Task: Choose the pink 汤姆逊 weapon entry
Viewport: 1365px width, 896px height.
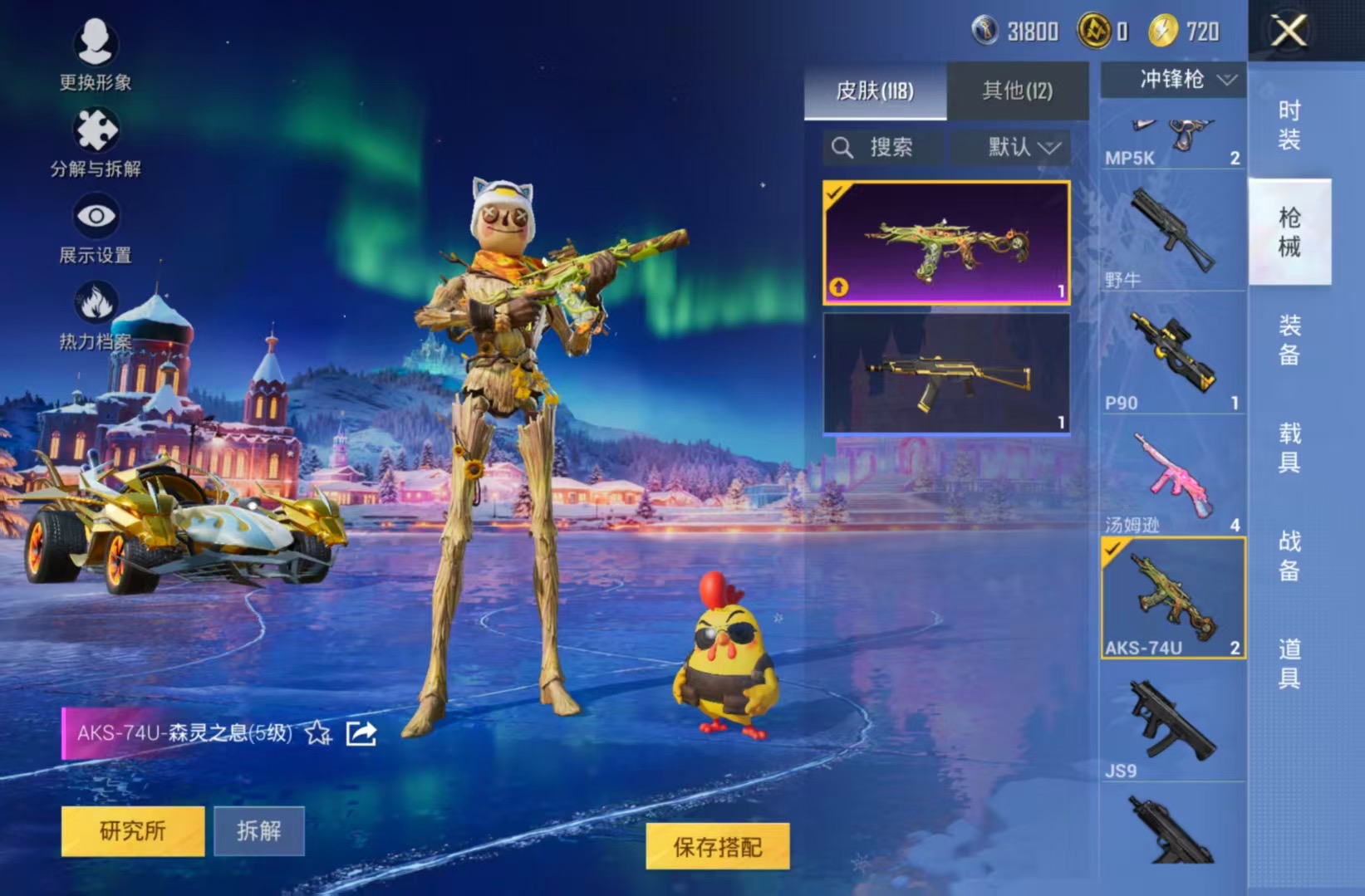Action: pyautogui.click(x=1172, y=477)
